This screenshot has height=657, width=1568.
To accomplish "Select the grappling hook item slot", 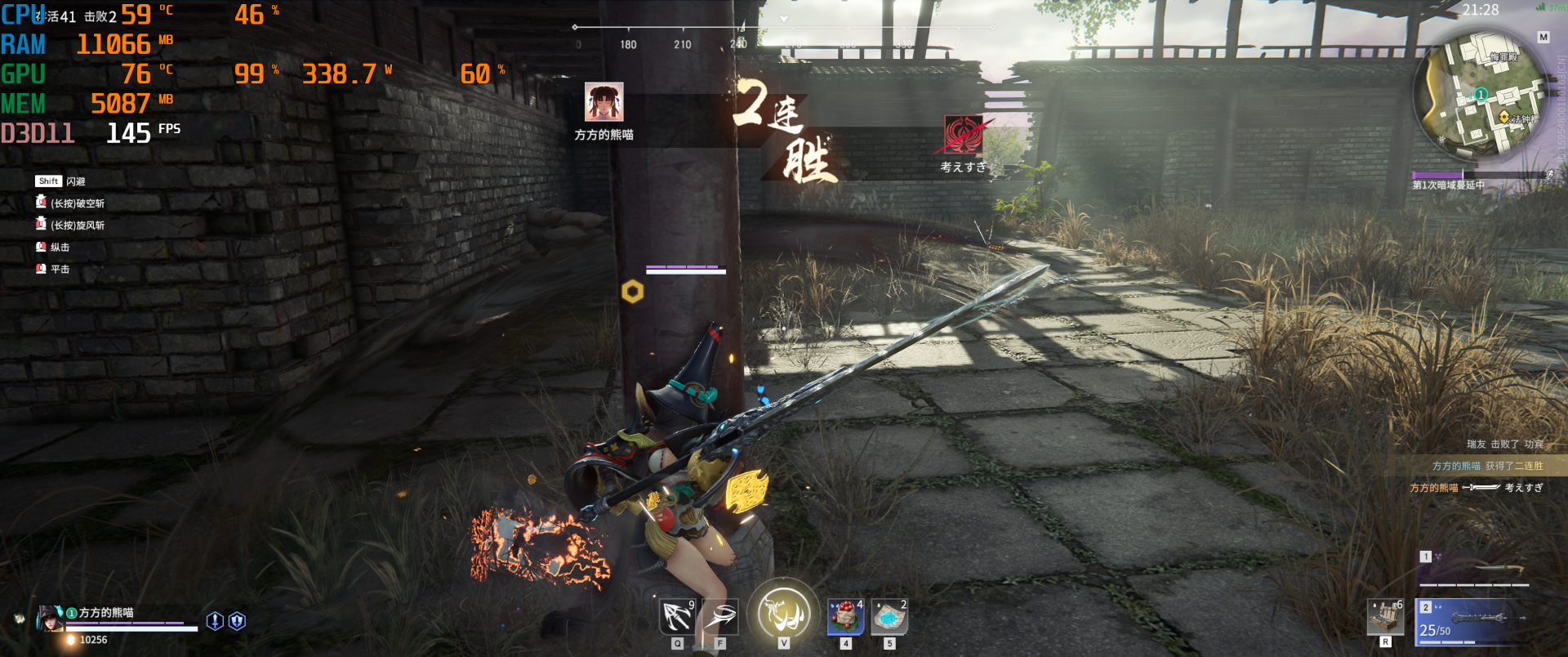I will (677, 617).
